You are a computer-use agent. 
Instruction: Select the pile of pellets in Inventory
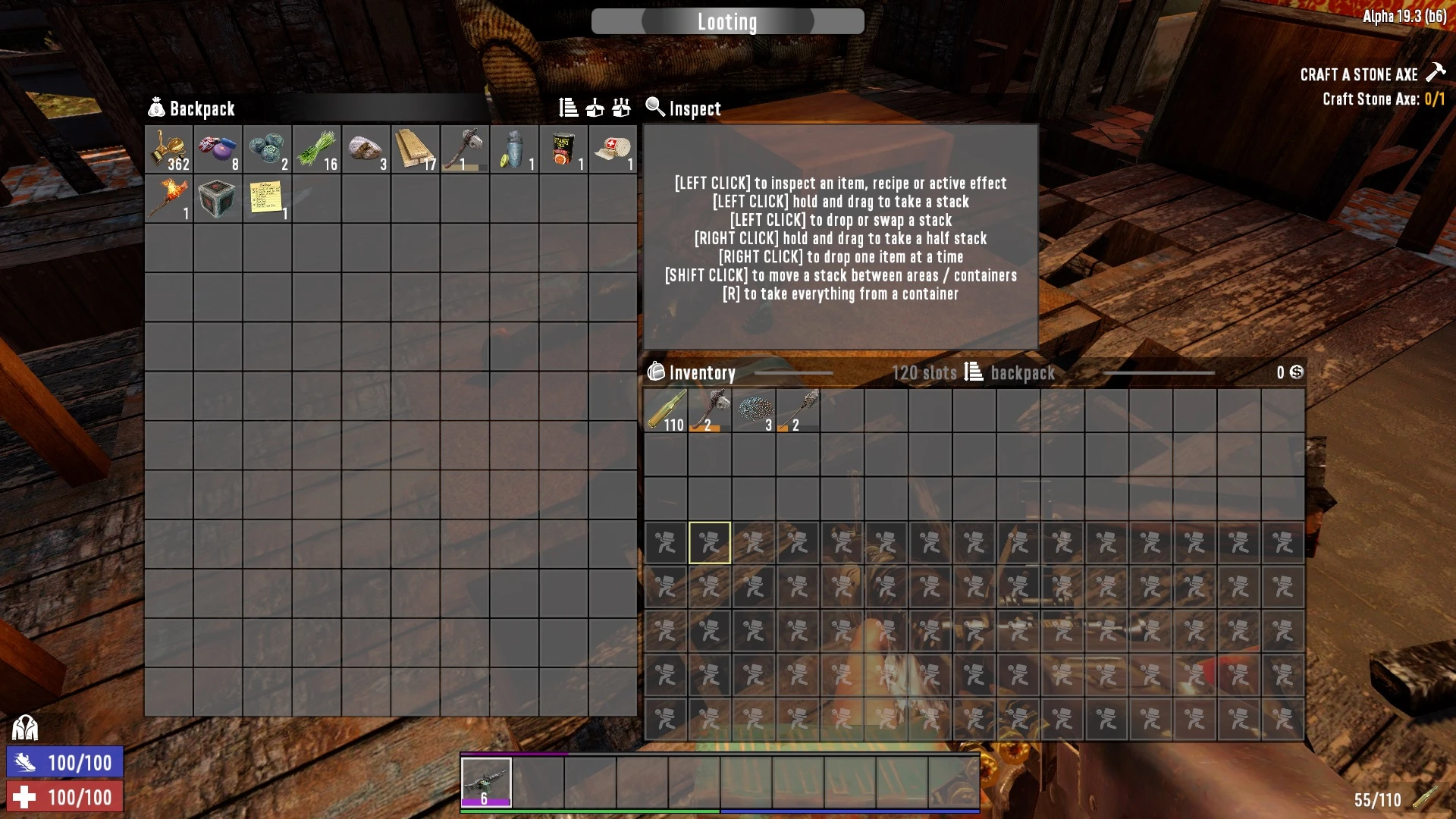[754, 411]
